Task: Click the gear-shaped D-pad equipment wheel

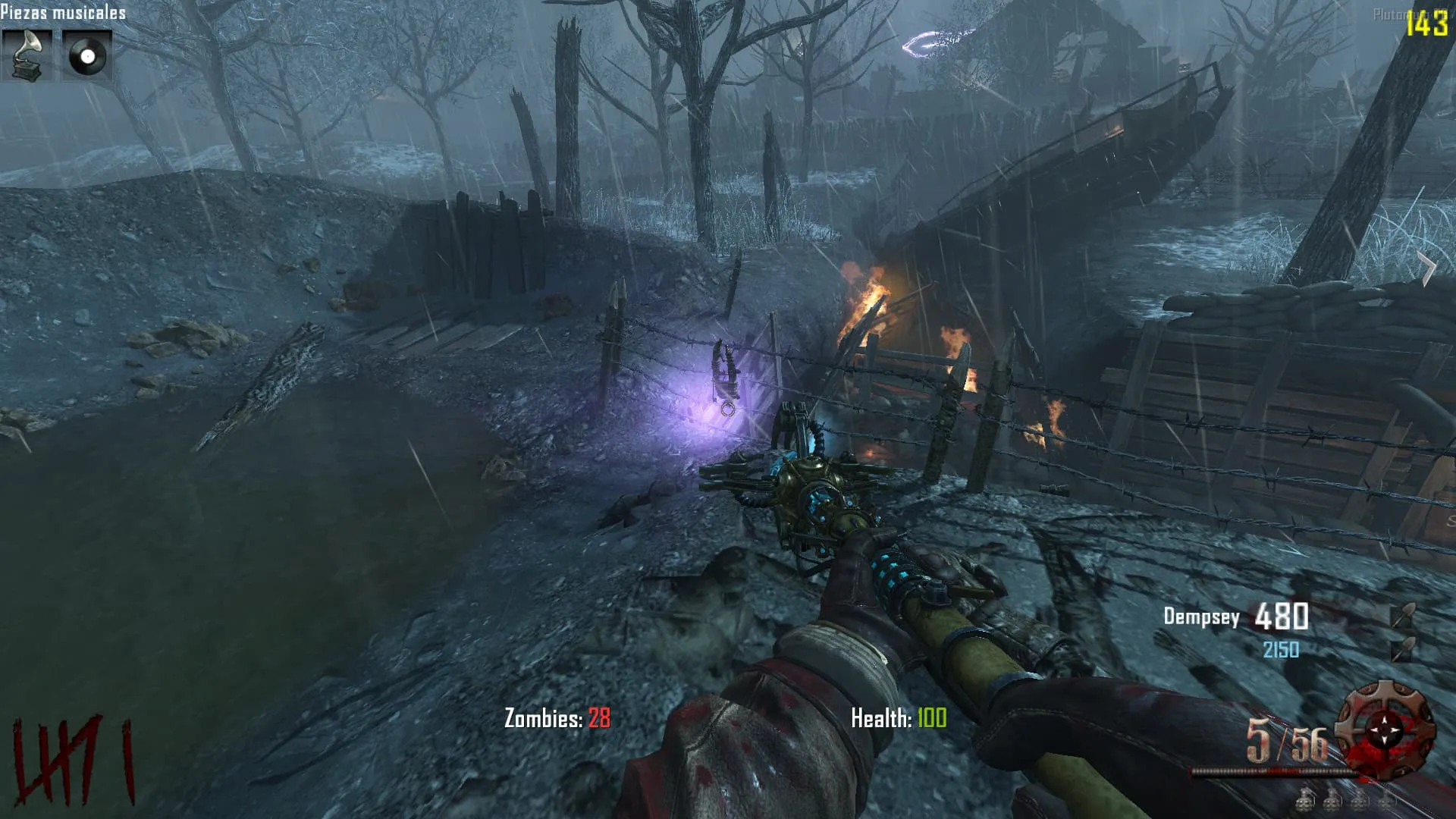Action: pyautogui.click(x=1385, y=729)
